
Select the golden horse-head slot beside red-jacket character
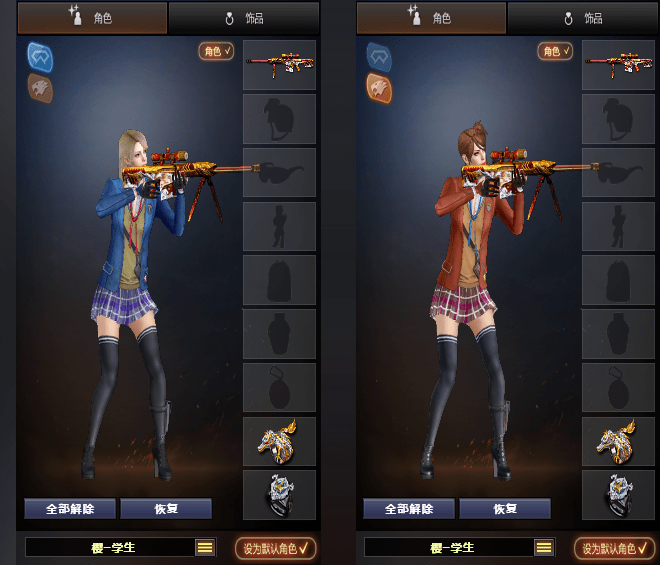pos(618,441)
